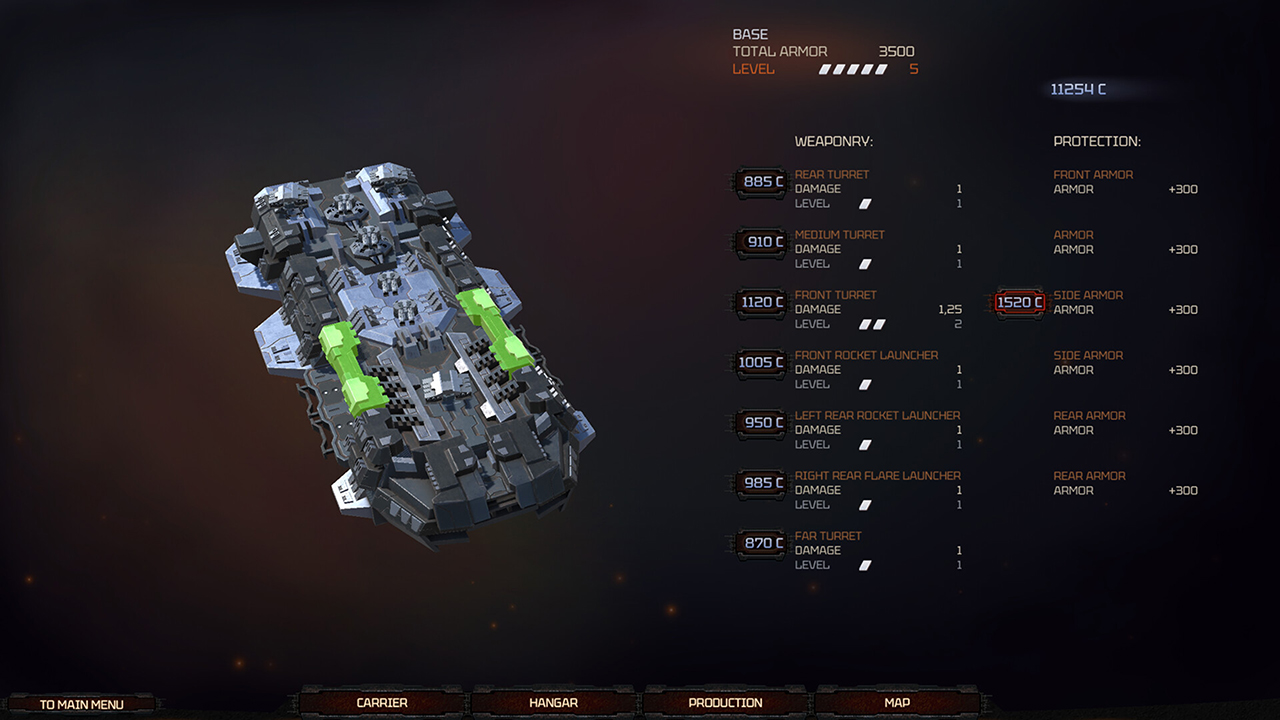
Task: Open the Hangar tab
Action: (552, 702)
